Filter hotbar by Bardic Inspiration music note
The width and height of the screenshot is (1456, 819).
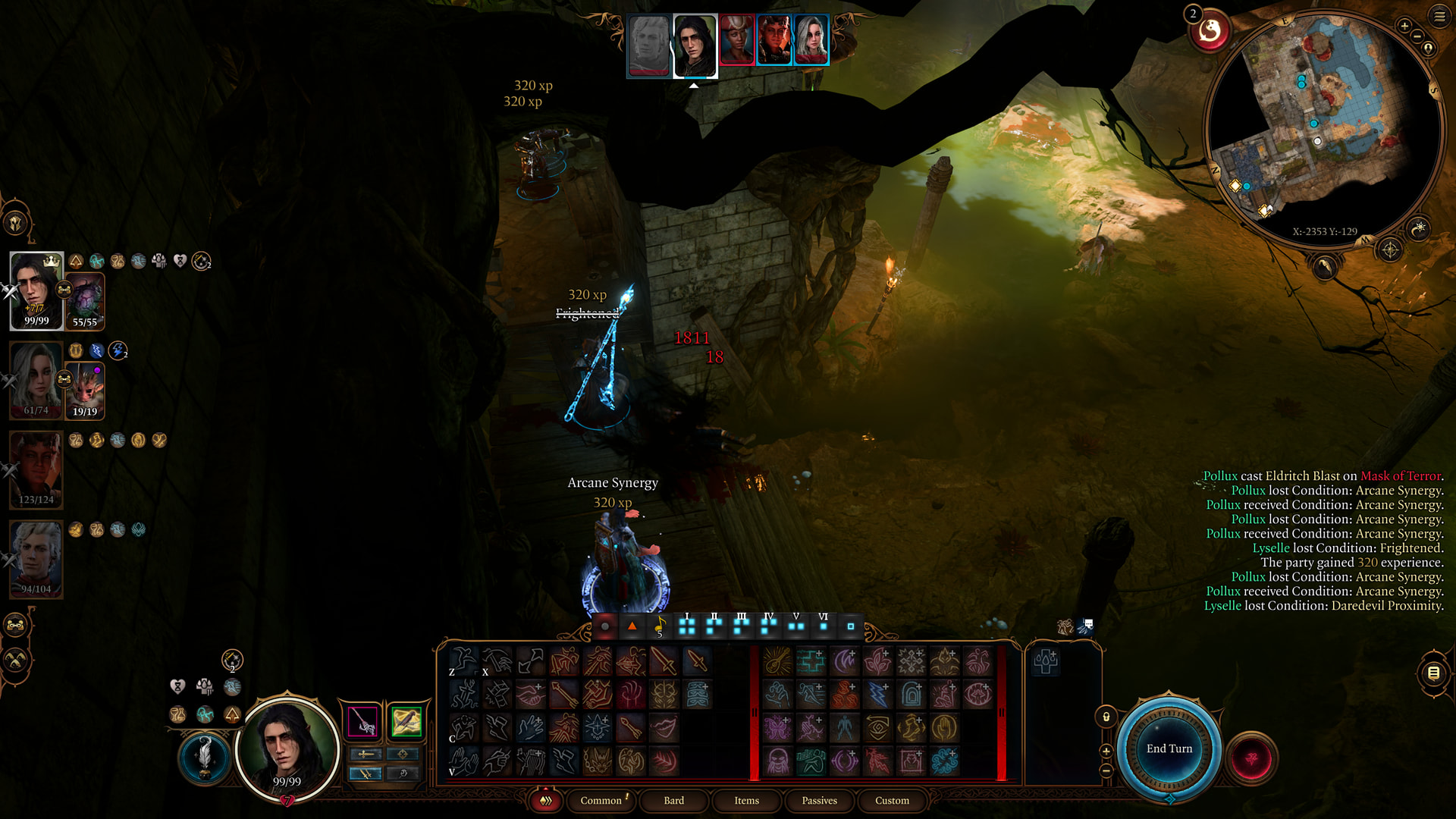(660, 626)
